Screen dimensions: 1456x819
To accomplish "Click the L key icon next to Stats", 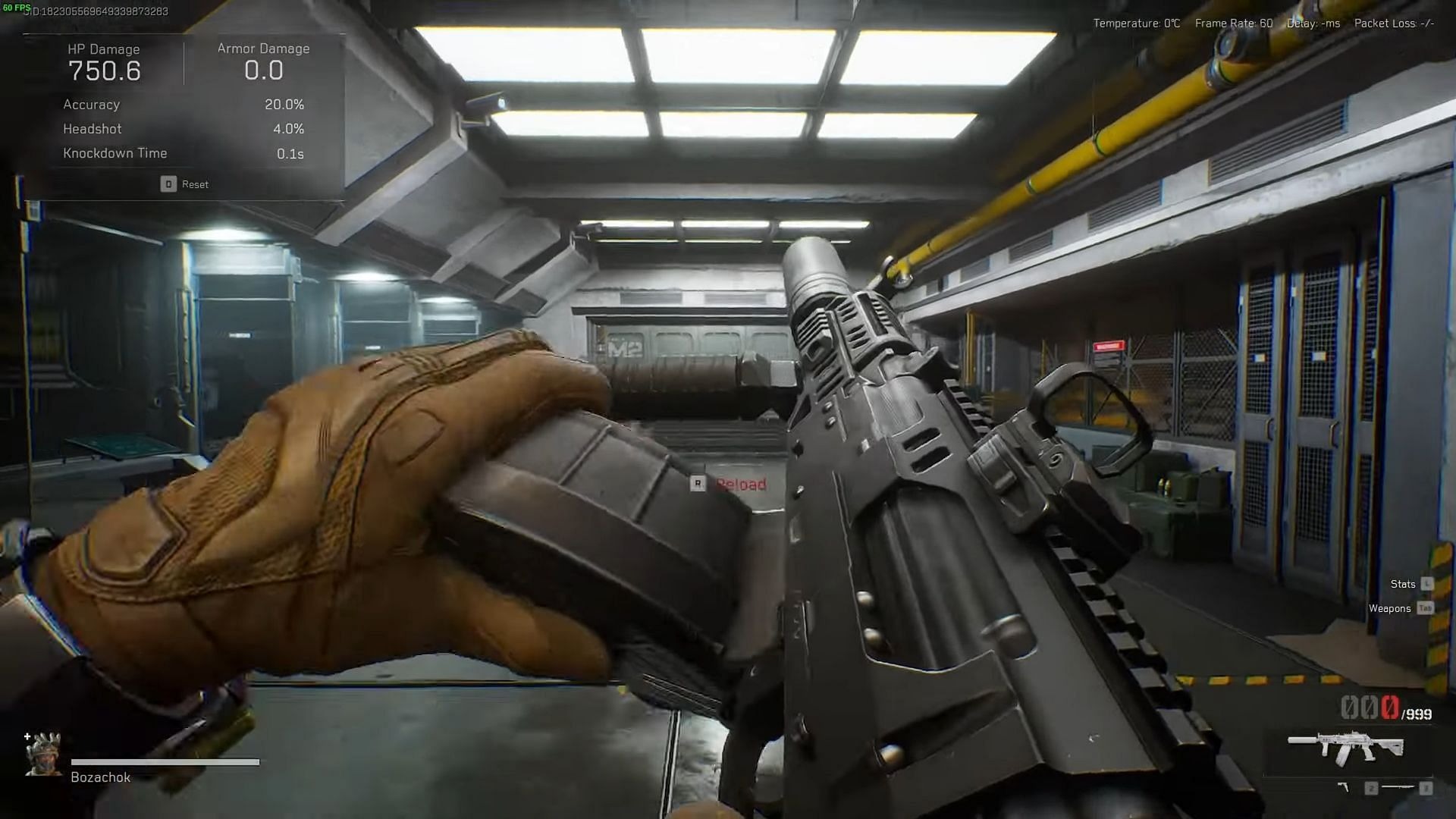I will click(x=1428, y=584).
